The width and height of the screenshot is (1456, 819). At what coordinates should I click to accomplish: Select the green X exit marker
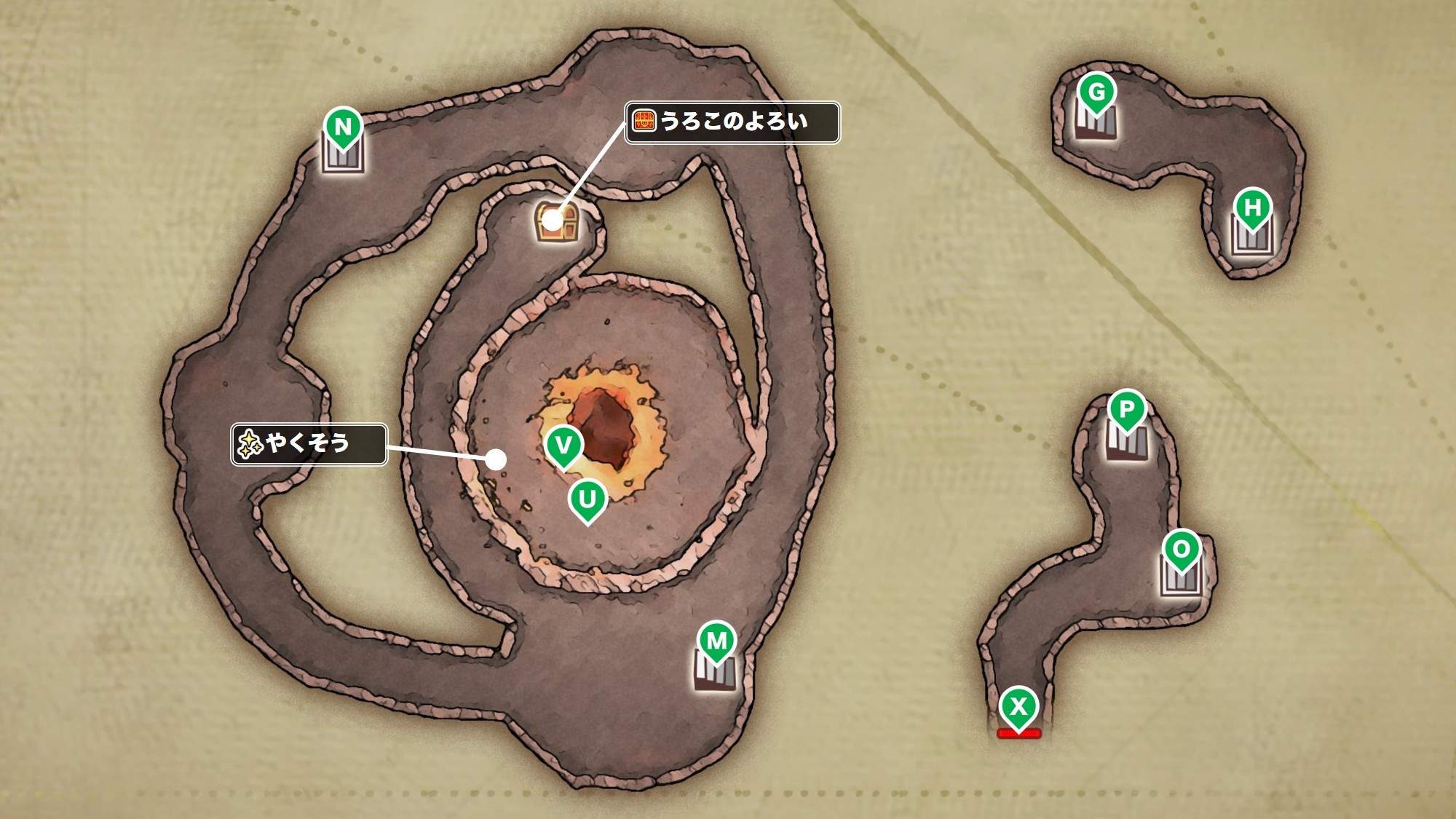pyautogui.click(x=1018, y=706)
